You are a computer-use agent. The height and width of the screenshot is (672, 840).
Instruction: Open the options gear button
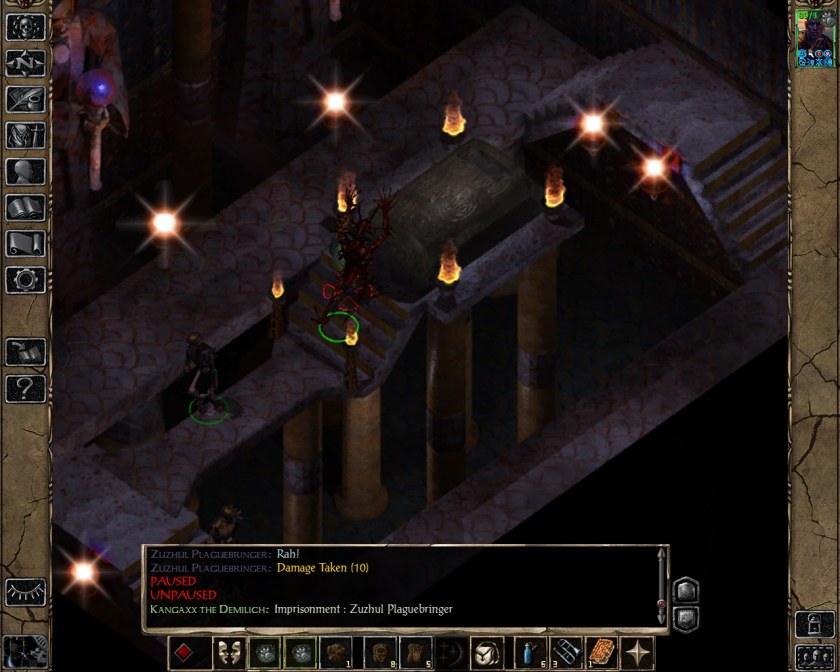click(x=26, y=279)
